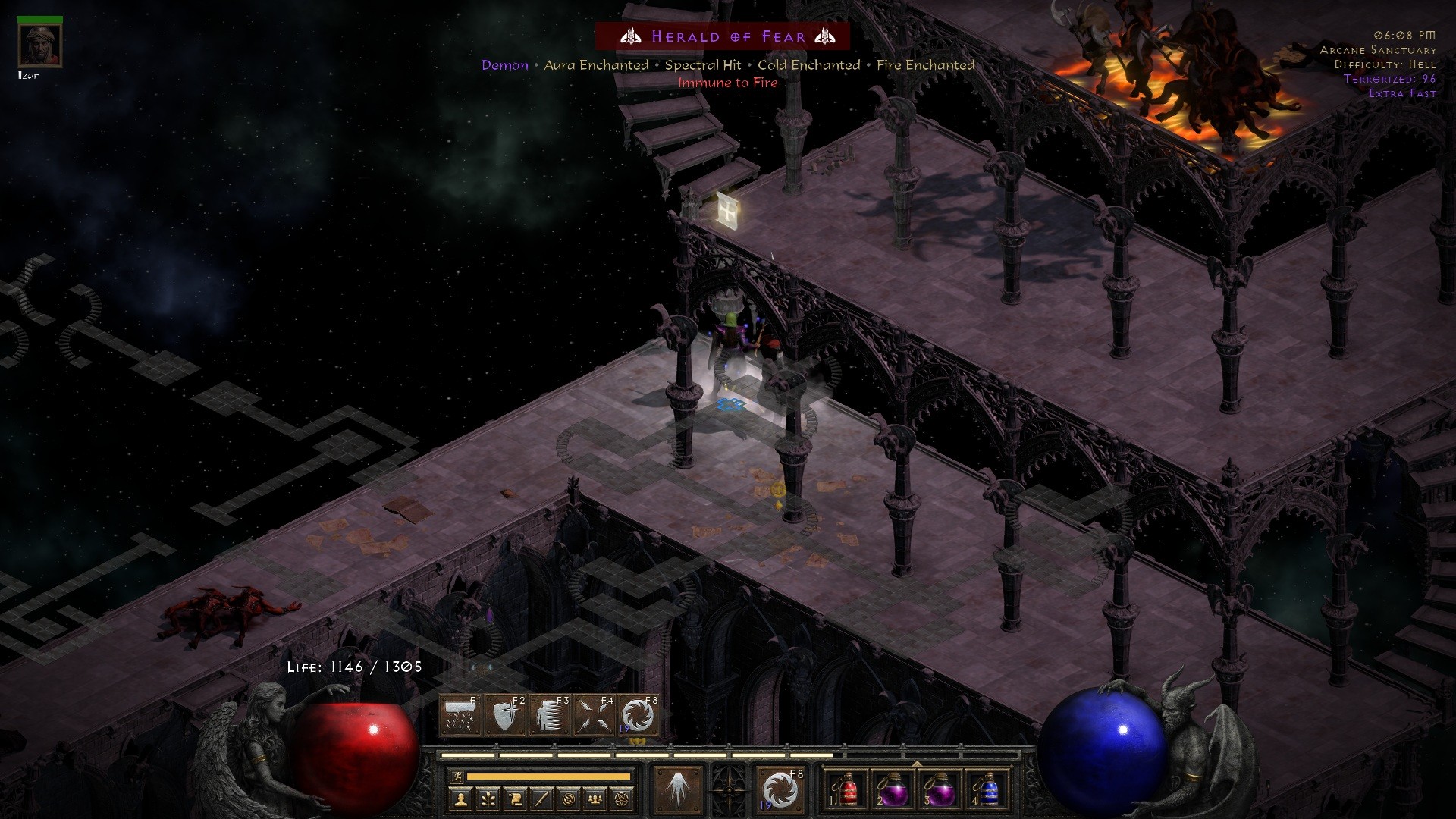Select the Shiver Armor skill on F3
This screenshot has height=819, width=1456.
[551, 714]
